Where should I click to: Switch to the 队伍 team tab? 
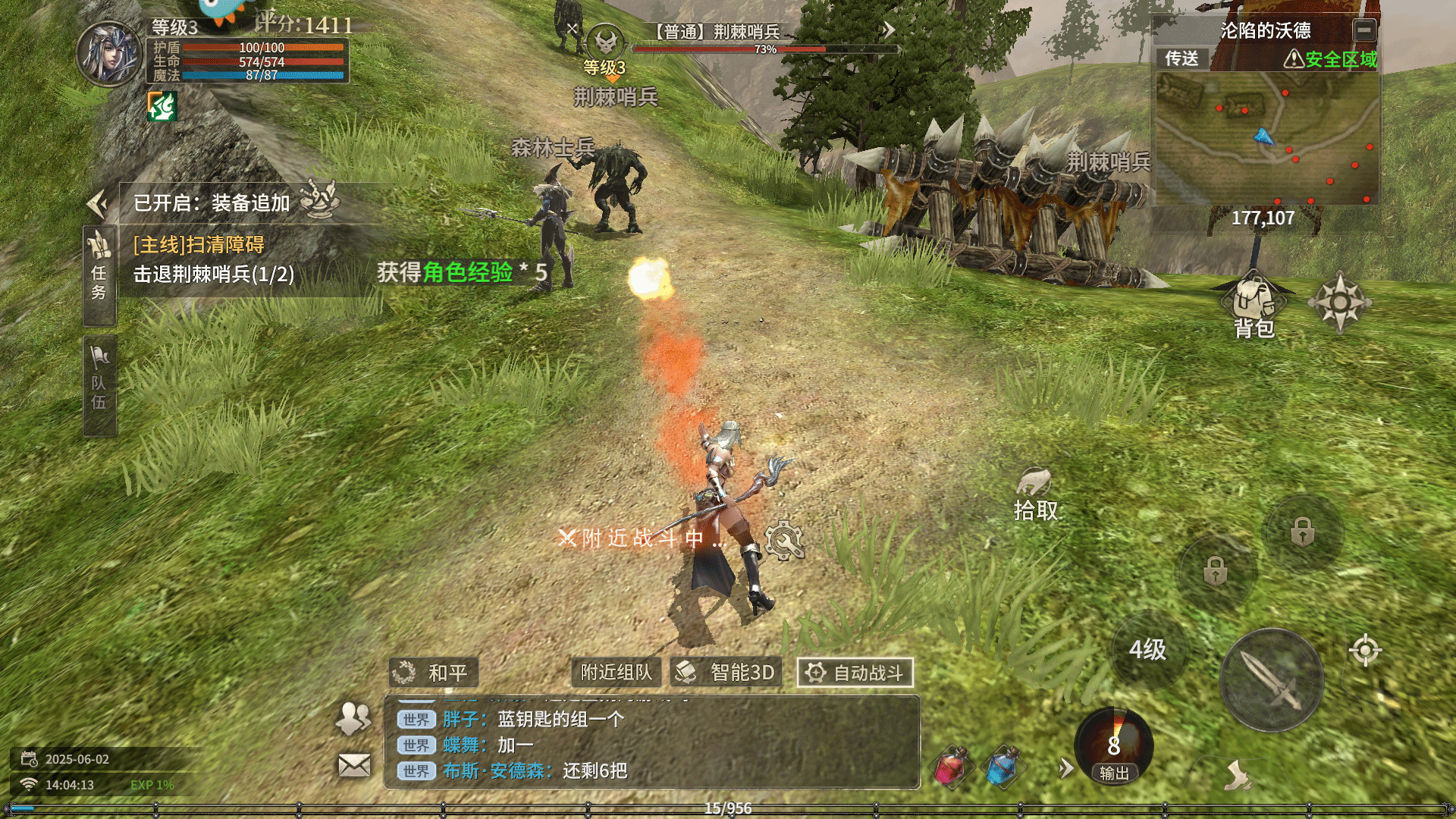99,386
